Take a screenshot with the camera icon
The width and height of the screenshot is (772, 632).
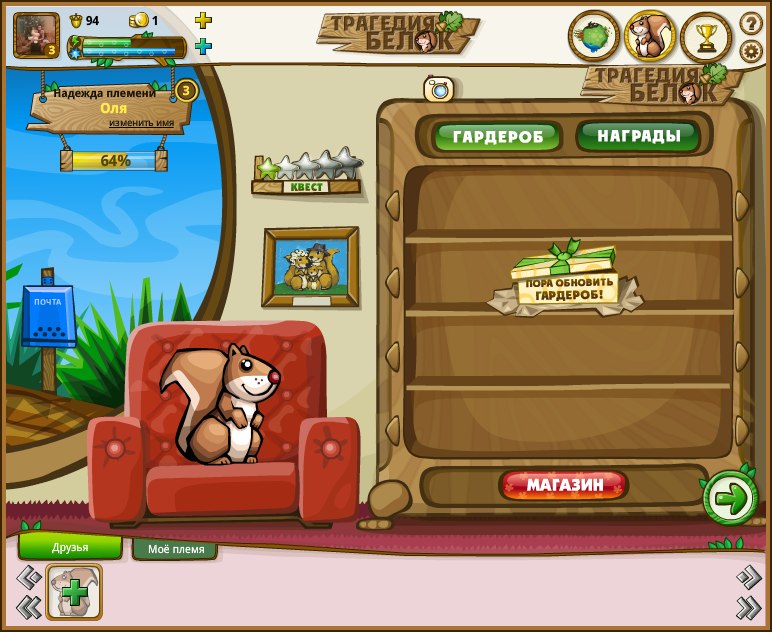[439, 89]
